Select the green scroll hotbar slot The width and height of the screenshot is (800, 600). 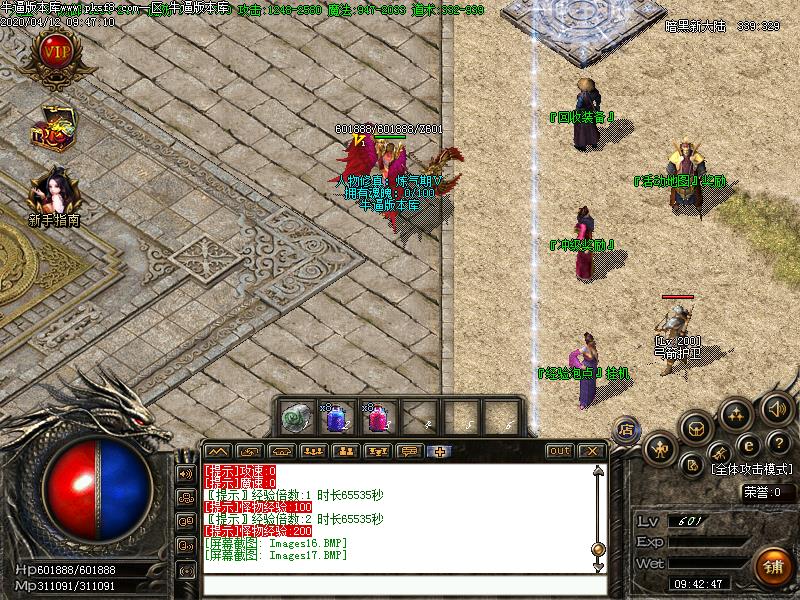(x=295, y=417)
